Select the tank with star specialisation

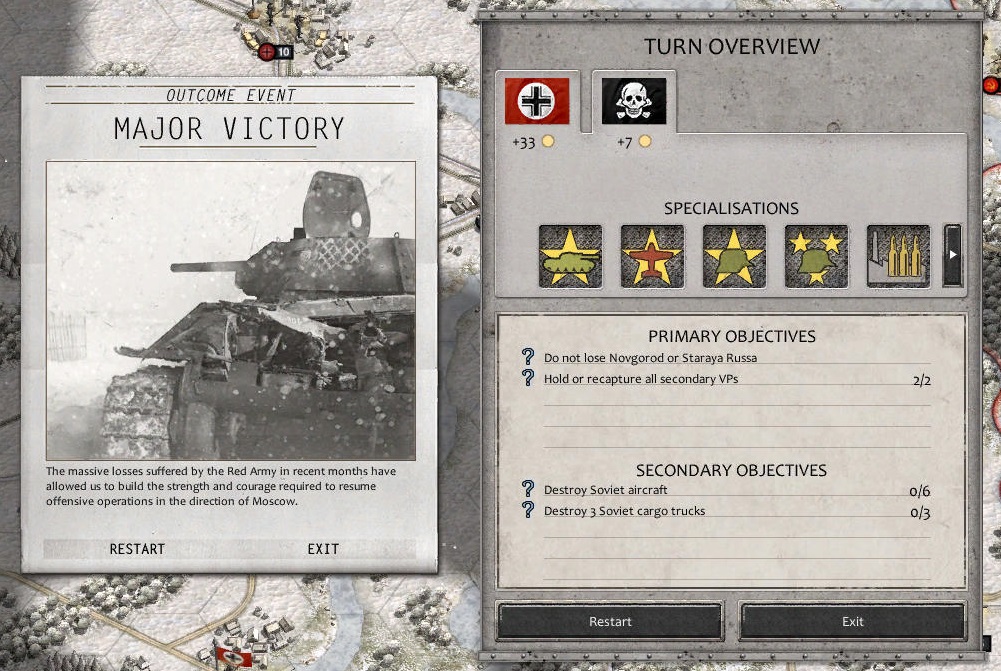[570, 256]
